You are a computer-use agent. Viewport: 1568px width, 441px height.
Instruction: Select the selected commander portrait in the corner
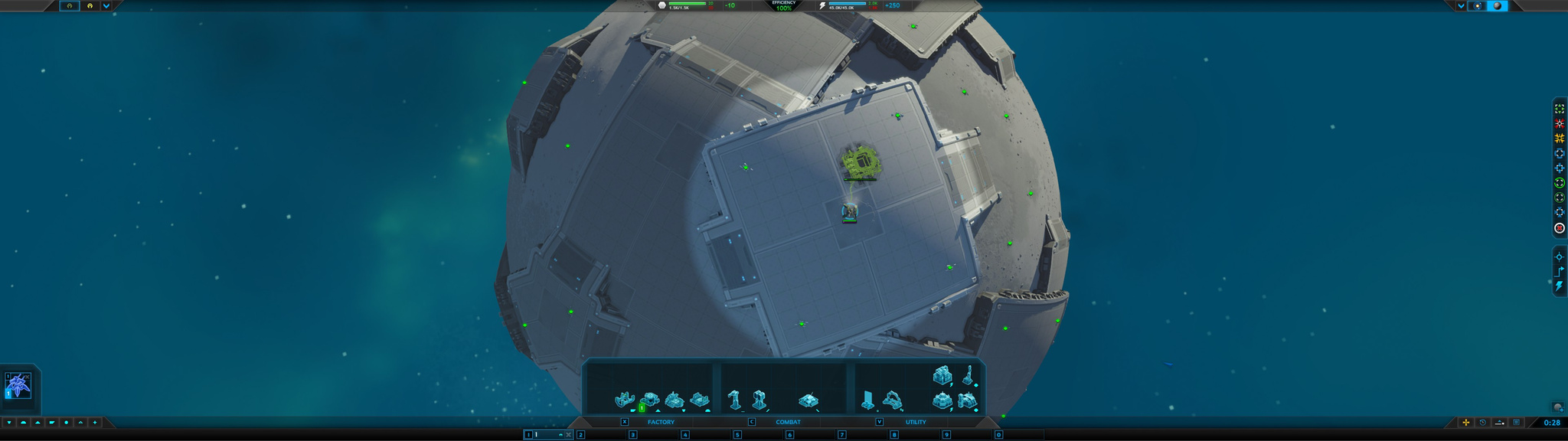coord(18,385)
